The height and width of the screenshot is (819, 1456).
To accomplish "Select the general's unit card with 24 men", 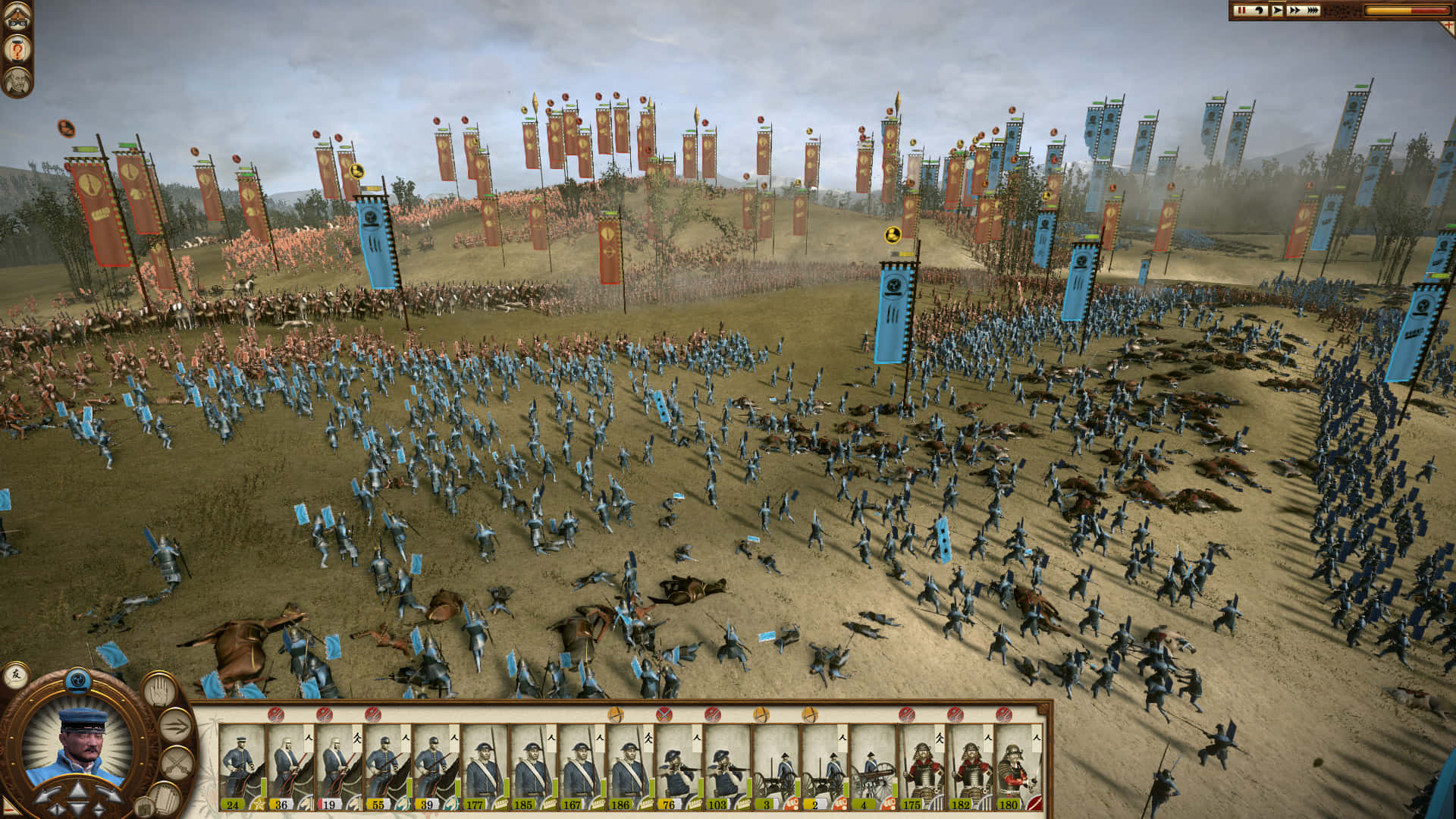I will 242,767.
